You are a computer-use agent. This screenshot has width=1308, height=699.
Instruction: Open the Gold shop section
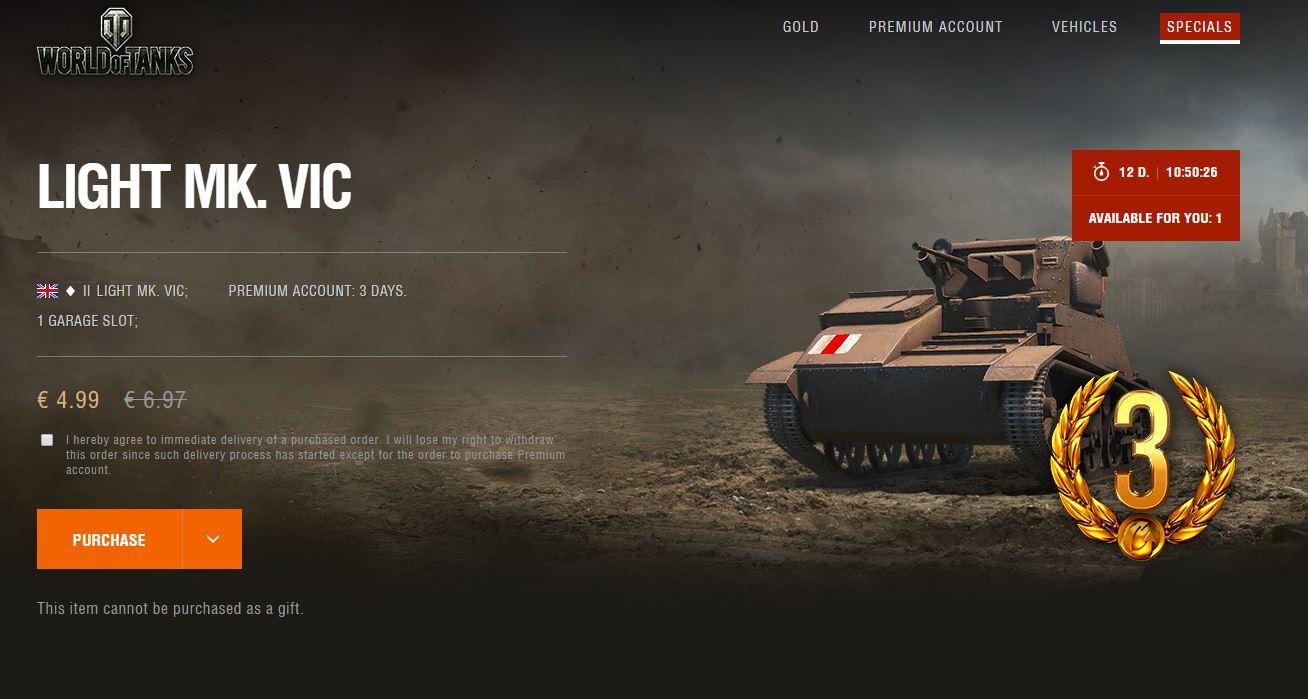pyautogui.click(x=800, y=27)
